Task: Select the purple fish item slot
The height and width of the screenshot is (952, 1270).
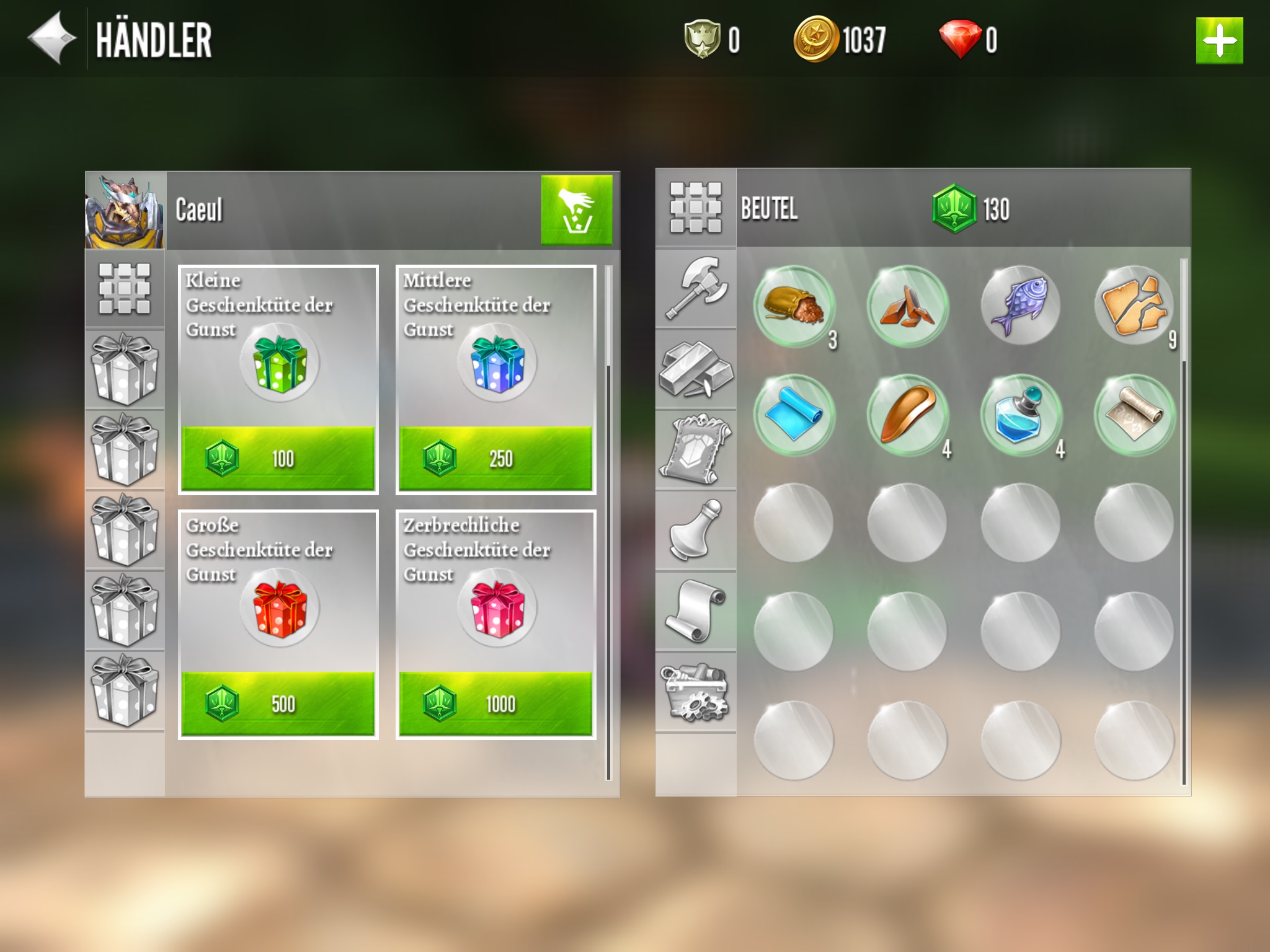Action: coord(1020,306)
